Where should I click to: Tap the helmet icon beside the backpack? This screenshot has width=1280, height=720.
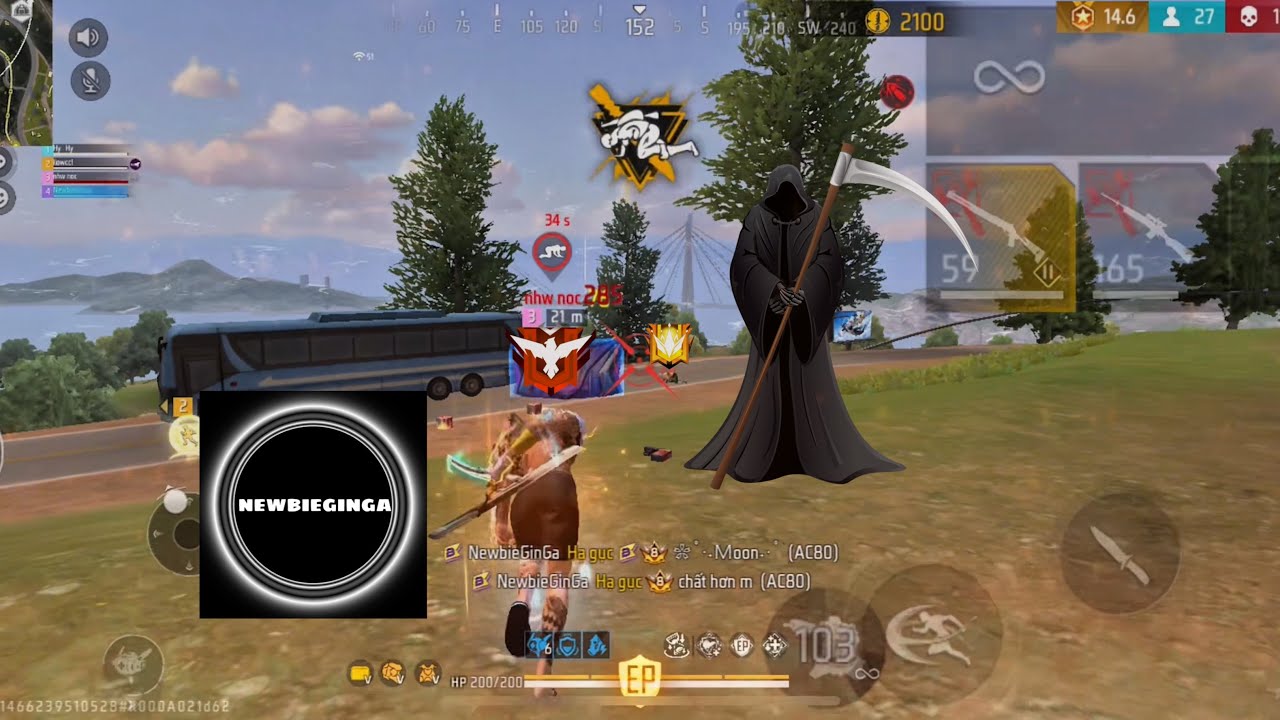pyautogui.click(x=393, y=673)
